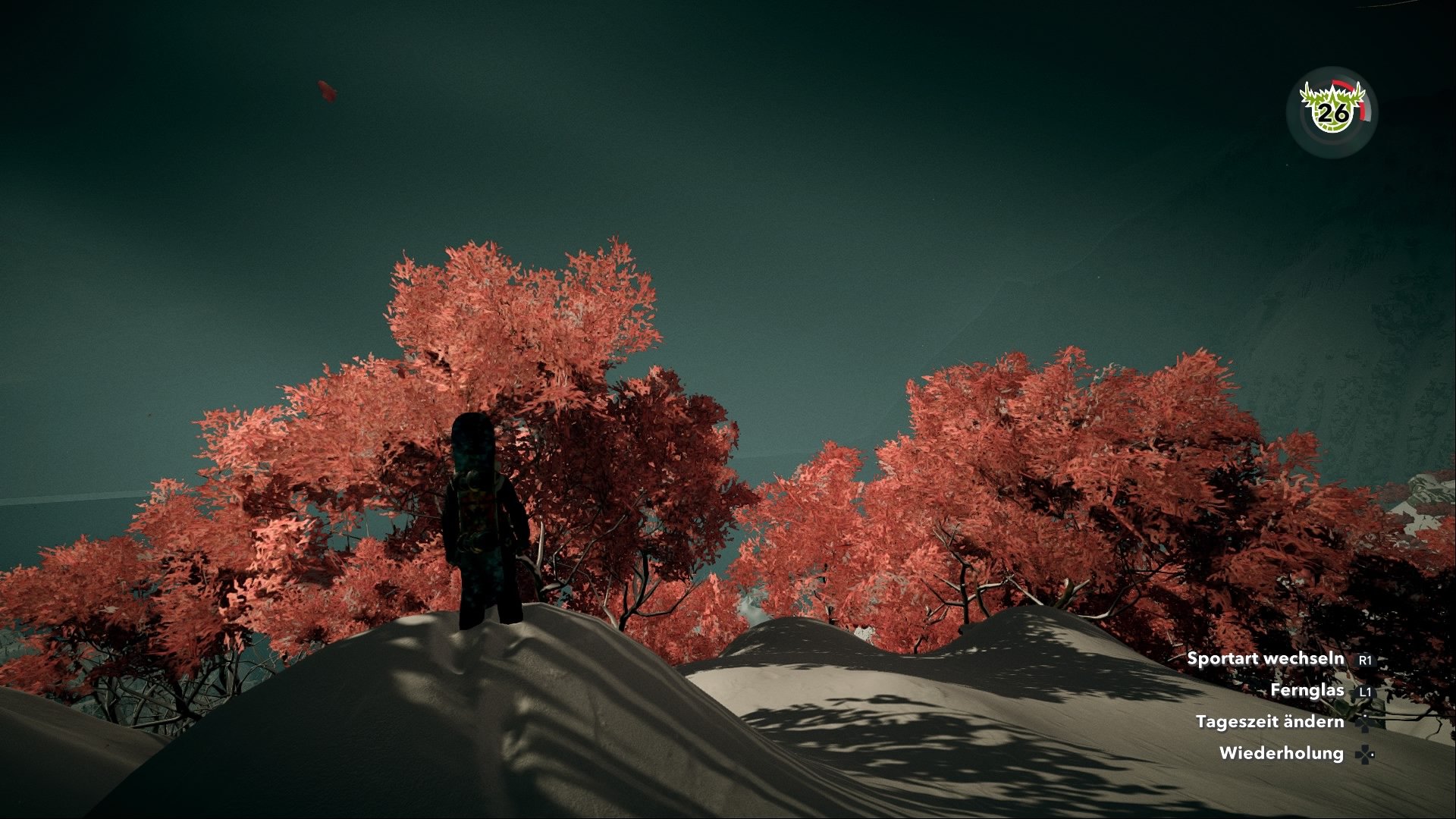The image size is (1456, 819).
Task: Toggle Tageszeit ändern to change daytime
Action: [x=1271, y=722]
